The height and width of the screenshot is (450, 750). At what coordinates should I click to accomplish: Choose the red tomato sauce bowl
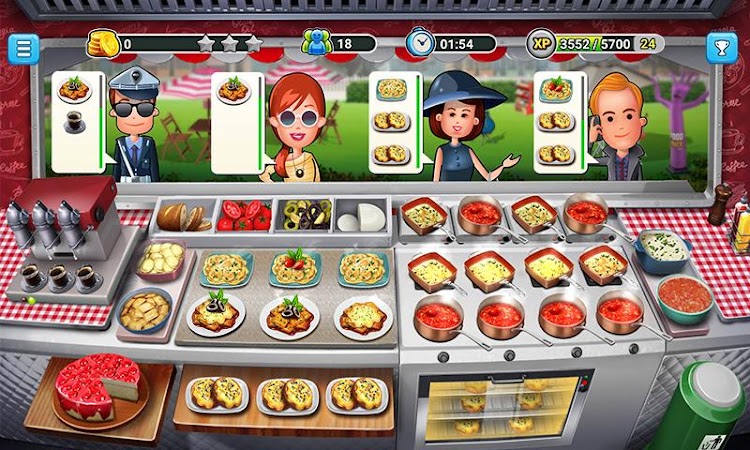click(685, 296)
